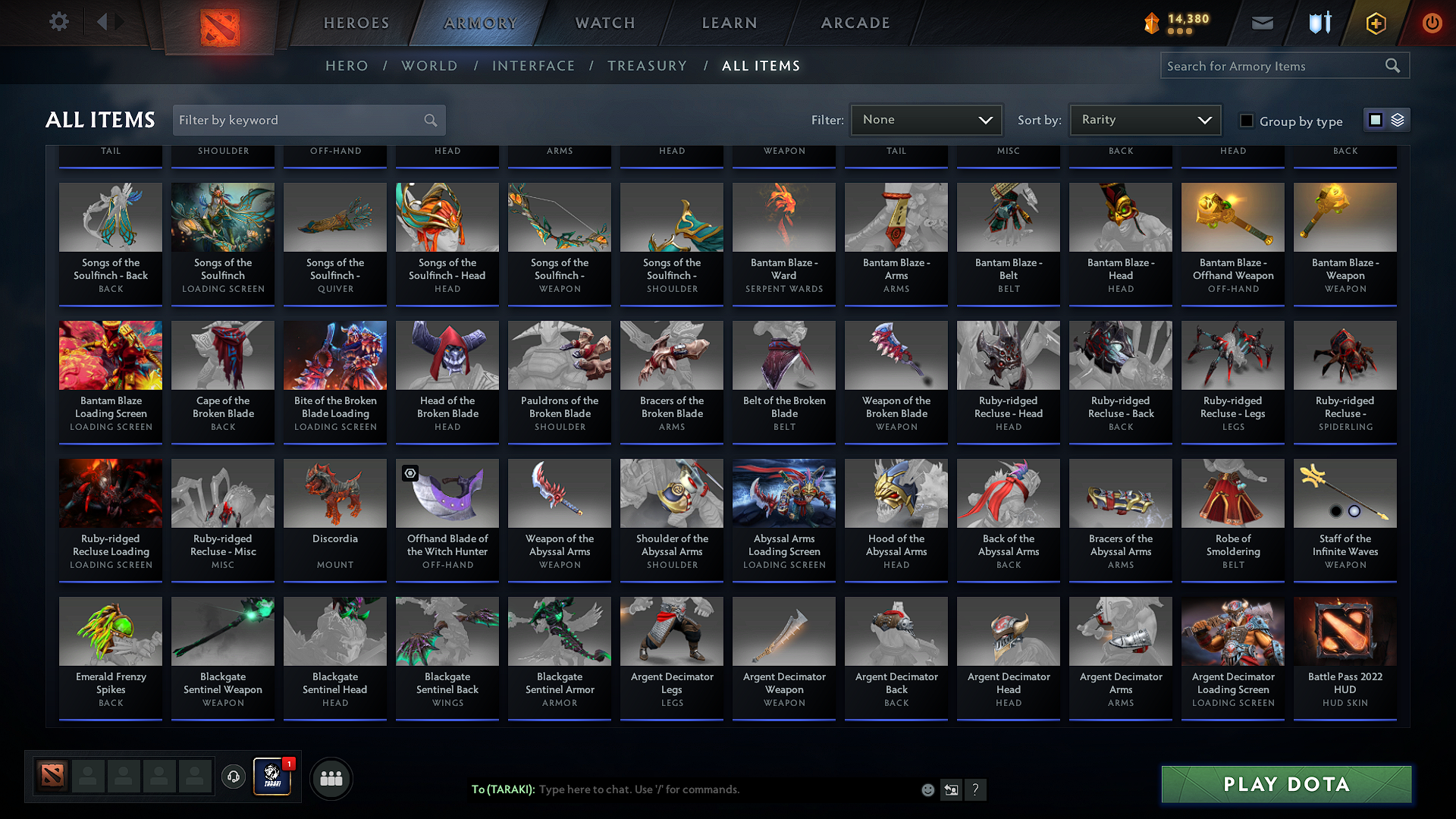This screenshot has height=819, width=1456.
Task: Open the TREASURY section
Action: [x=647, y=66]
